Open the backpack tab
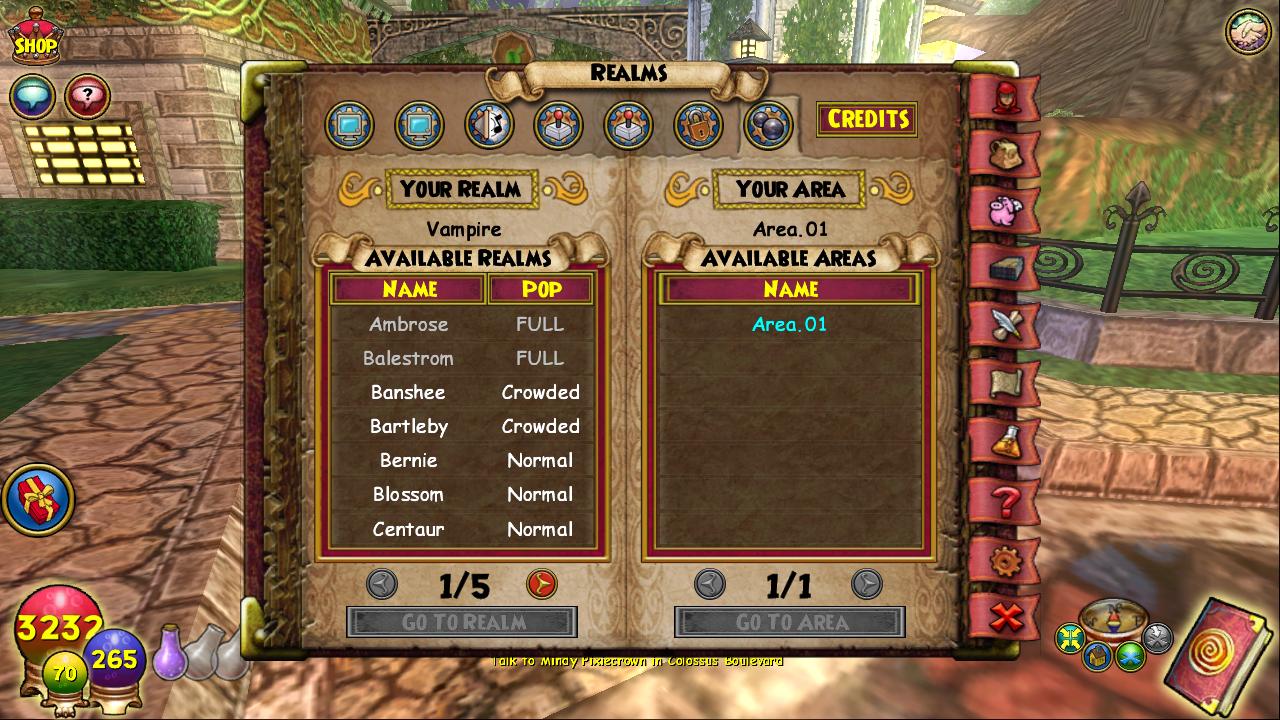 click(x=1005, y=154)
